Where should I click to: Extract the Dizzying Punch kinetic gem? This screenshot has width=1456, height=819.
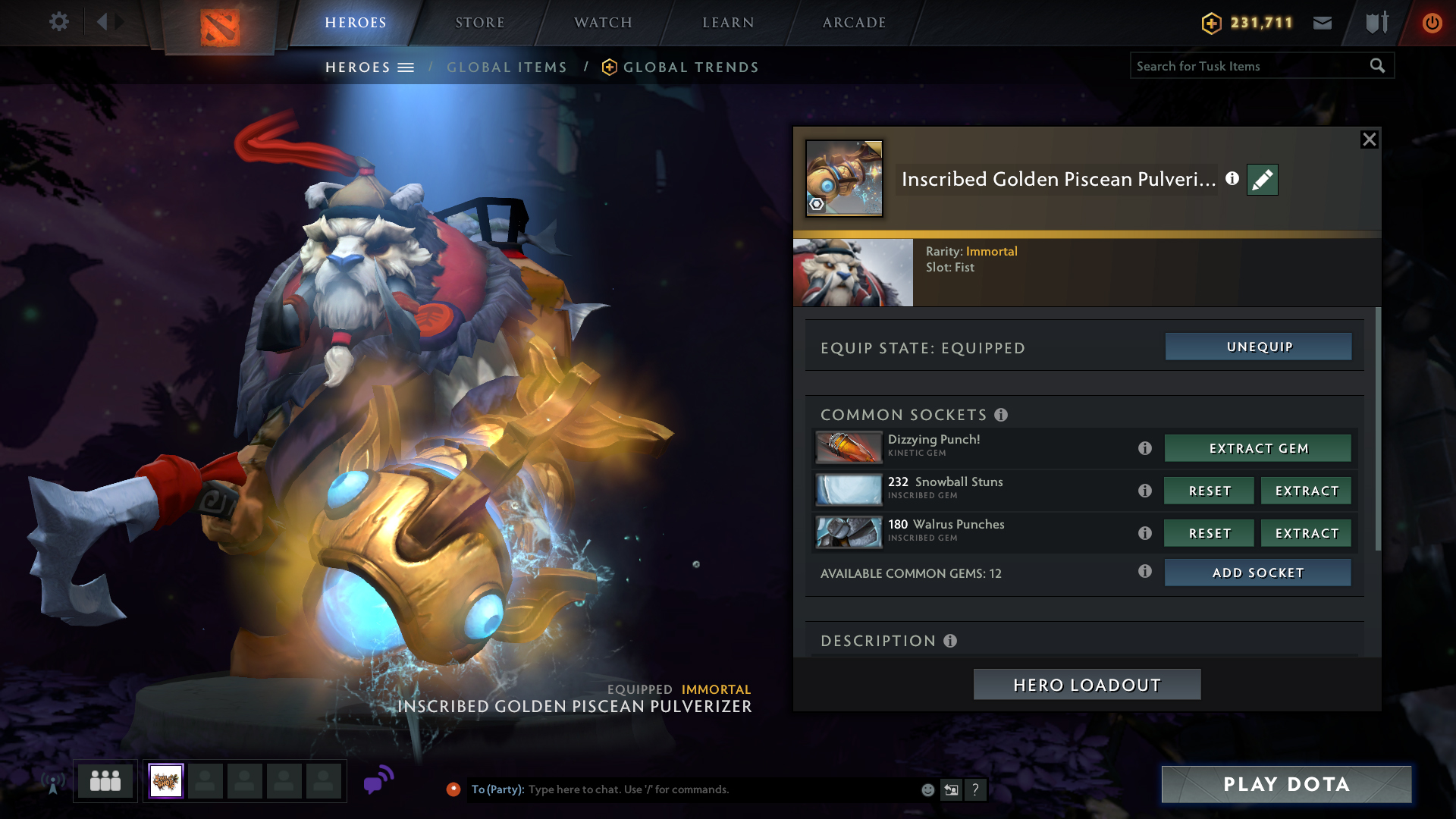coord(1258,448)
